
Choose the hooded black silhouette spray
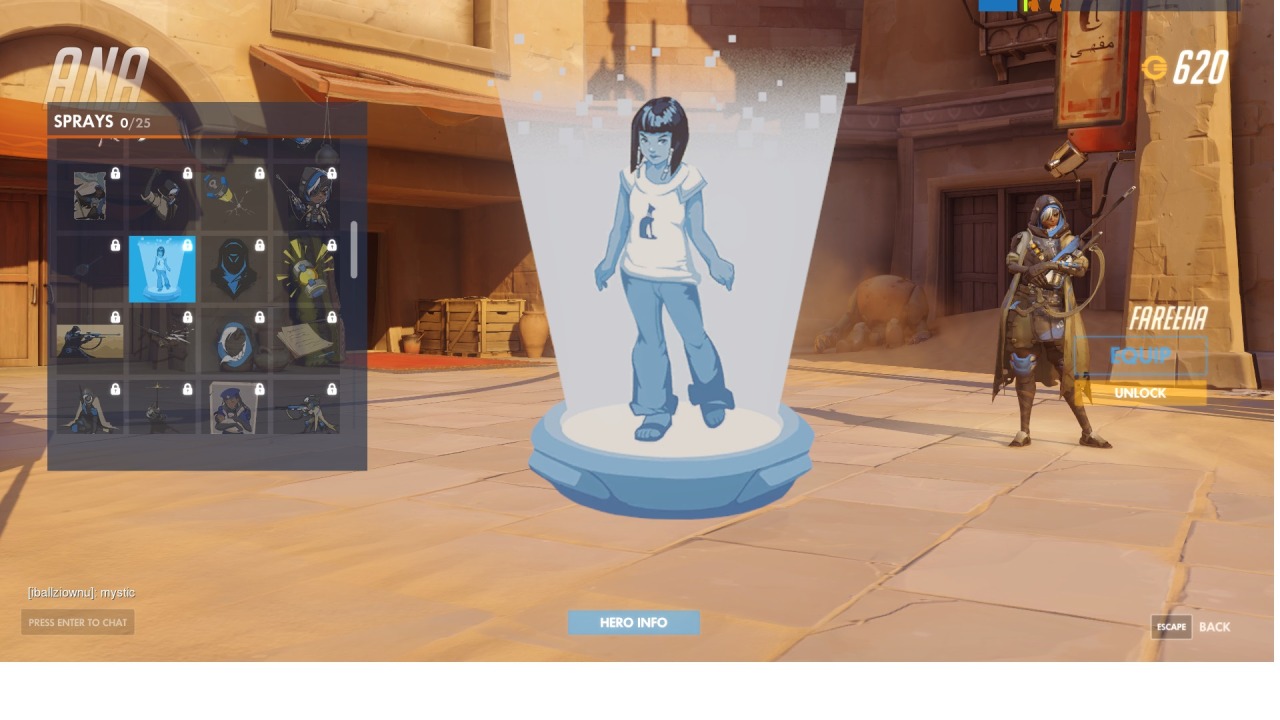click(234, 269)
